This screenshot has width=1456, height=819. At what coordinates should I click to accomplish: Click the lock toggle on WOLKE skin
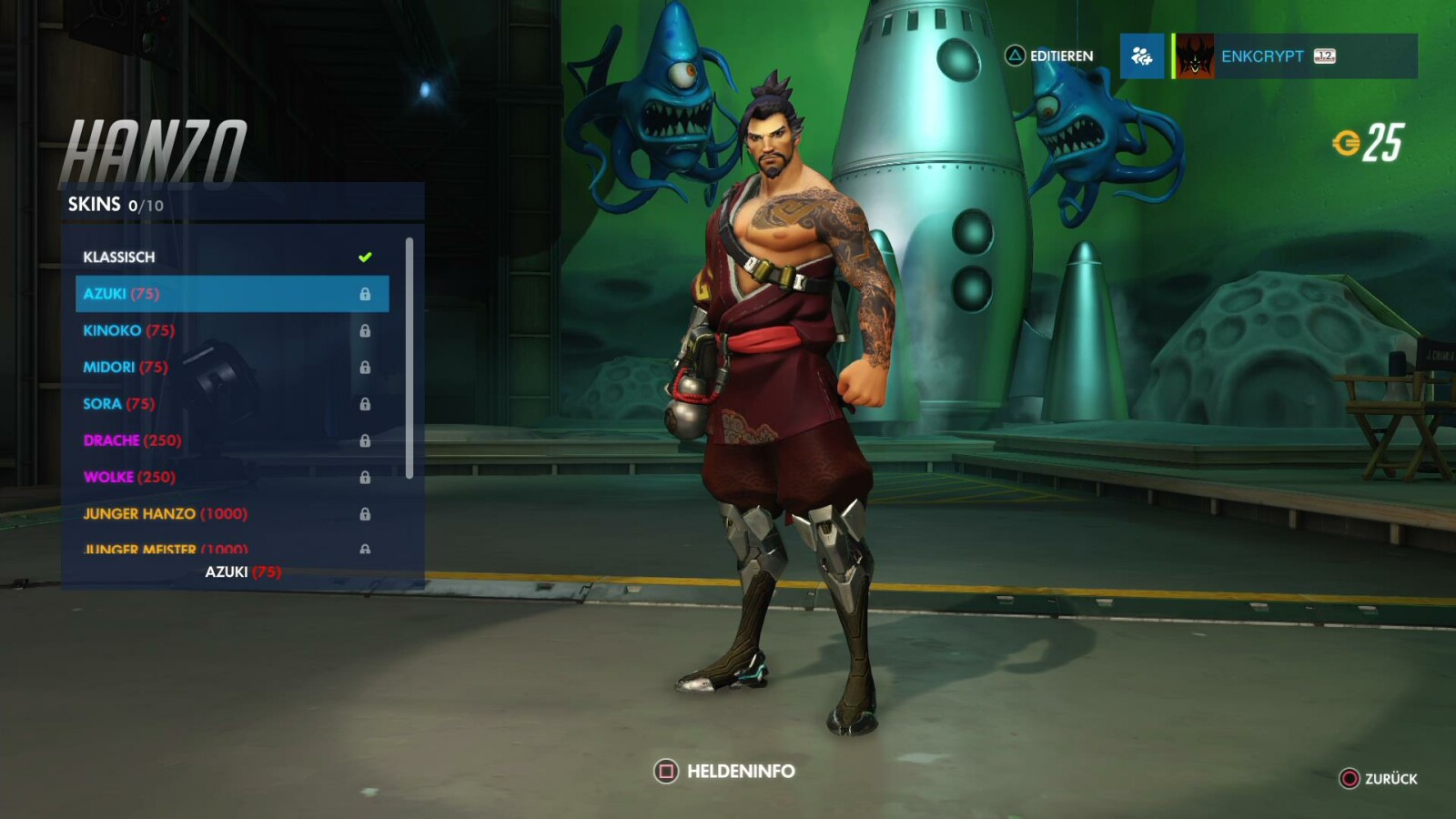pyautogui.click(x=368, y=477)
